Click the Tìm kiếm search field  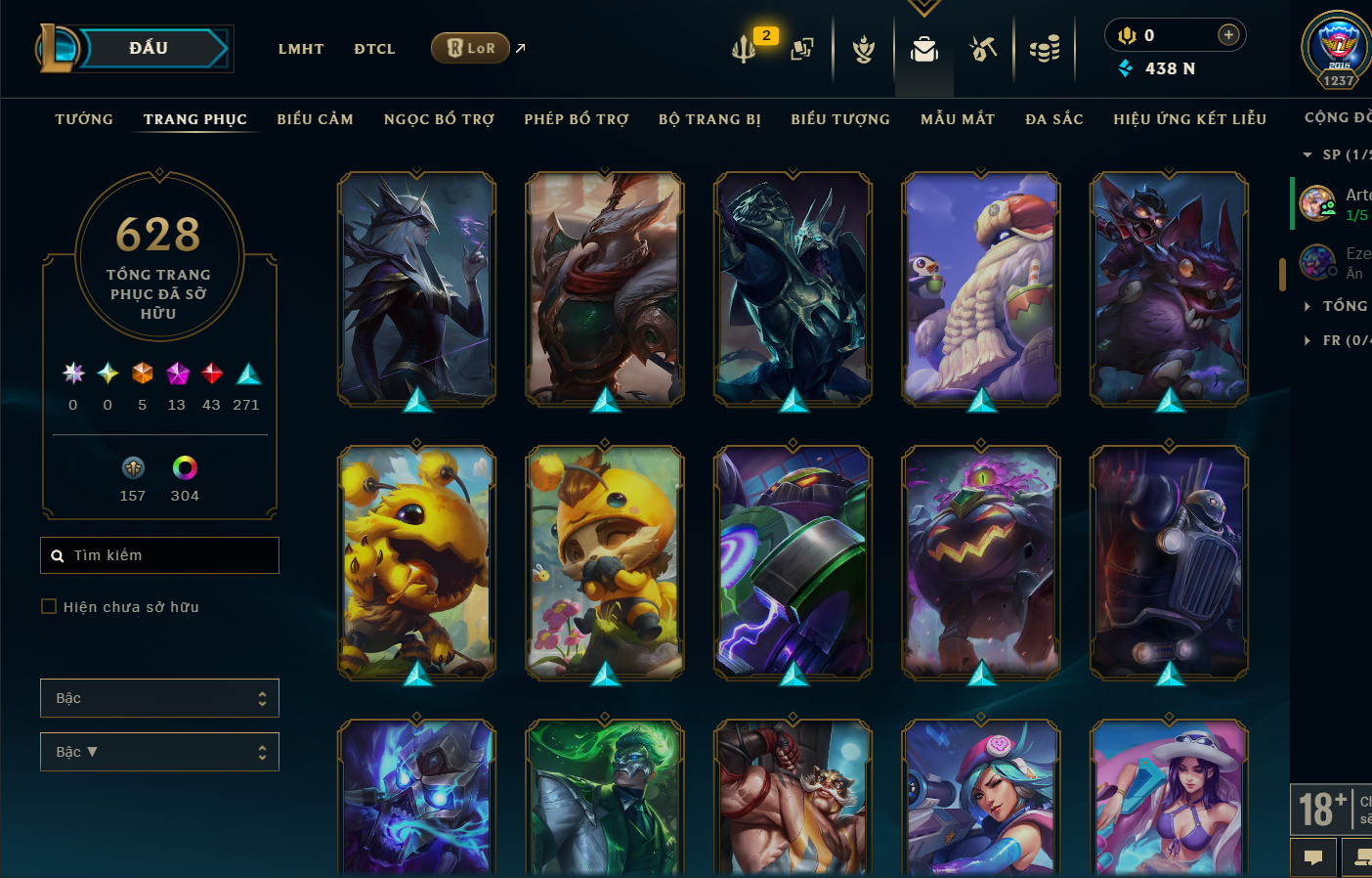(x=166, y=555)
